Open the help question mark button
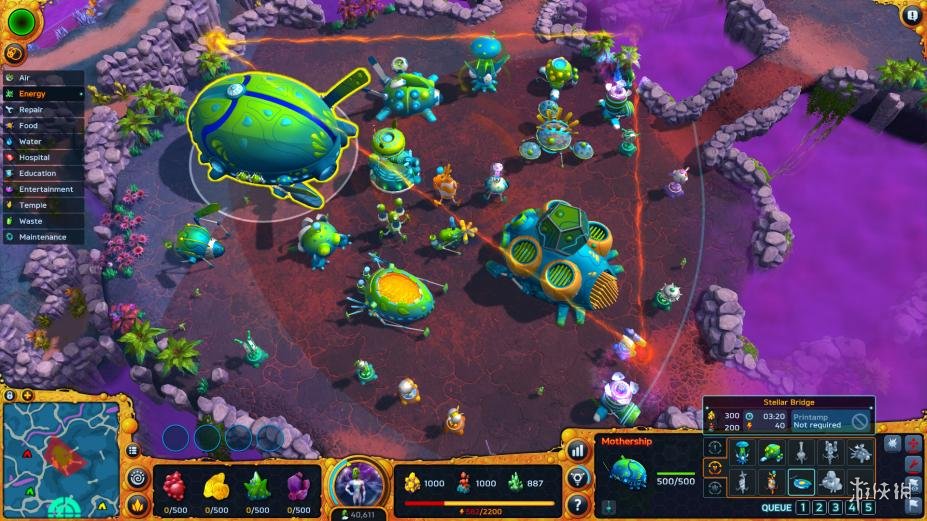927x521 pixels. (x=577, y=503)
